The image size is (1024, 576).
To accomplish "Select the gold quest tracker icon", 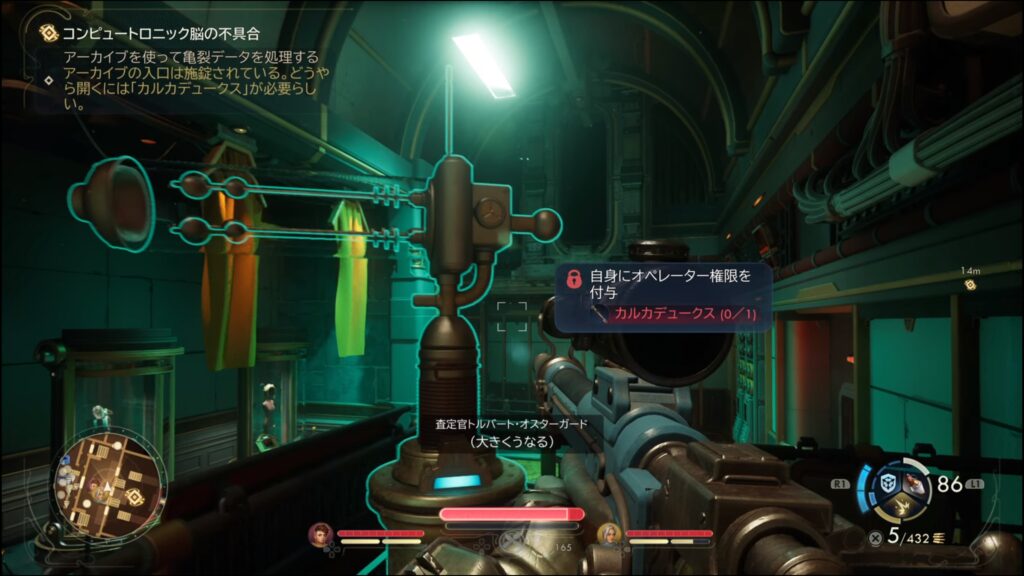I will pyautogui.click(x=47, y=33).
